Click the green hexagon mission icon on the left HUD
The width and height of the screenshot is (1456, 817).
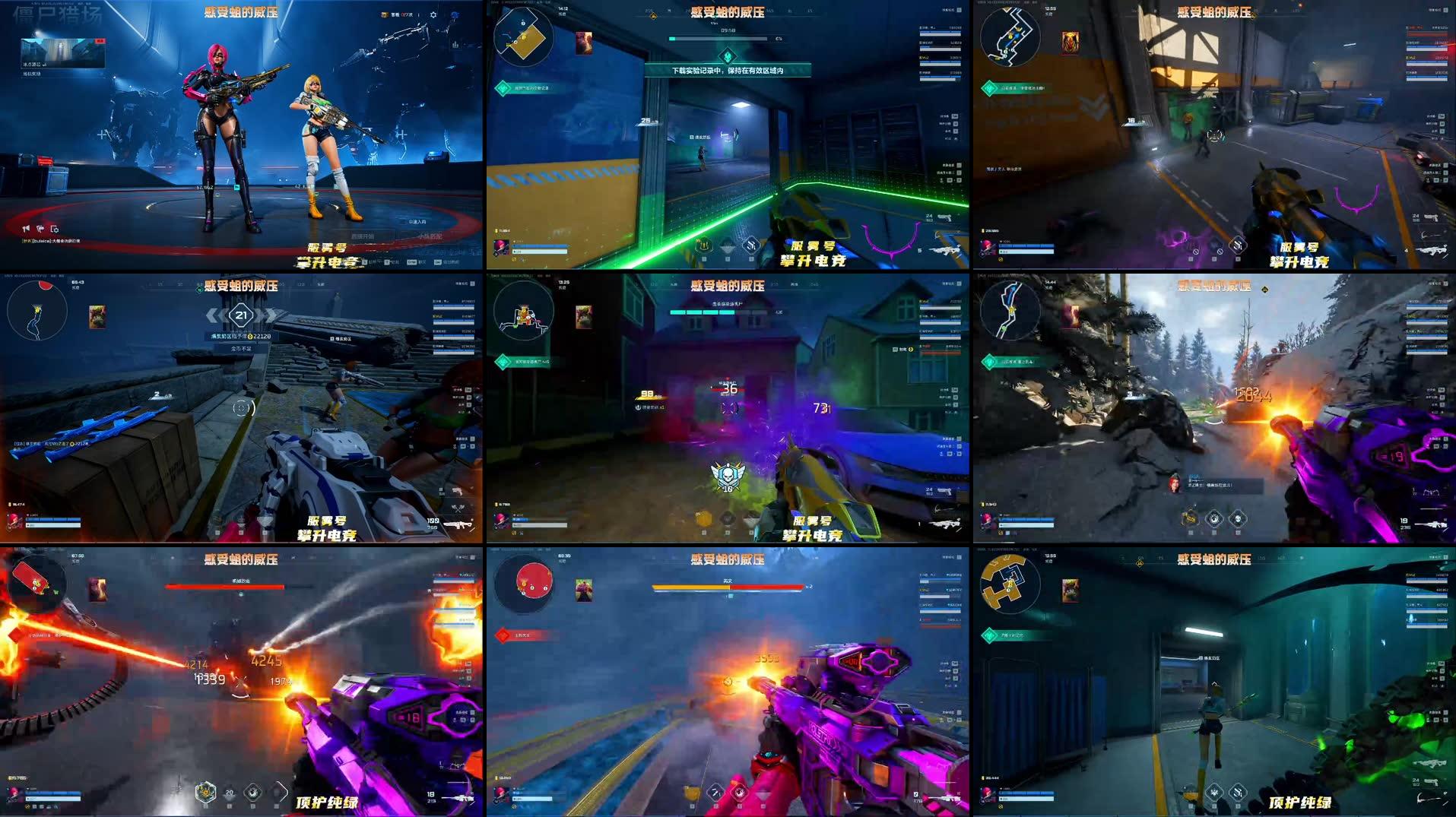point(503,87)
